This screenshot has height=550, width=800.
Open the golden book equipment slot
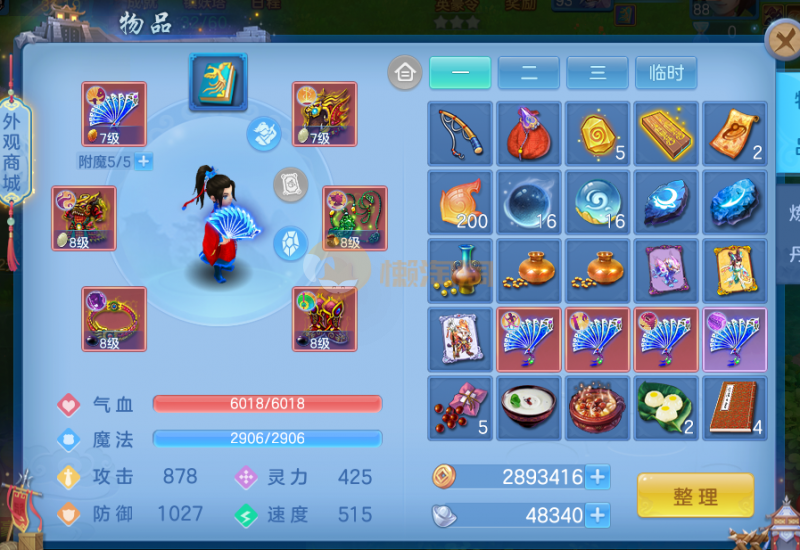[x=218, y=82]
